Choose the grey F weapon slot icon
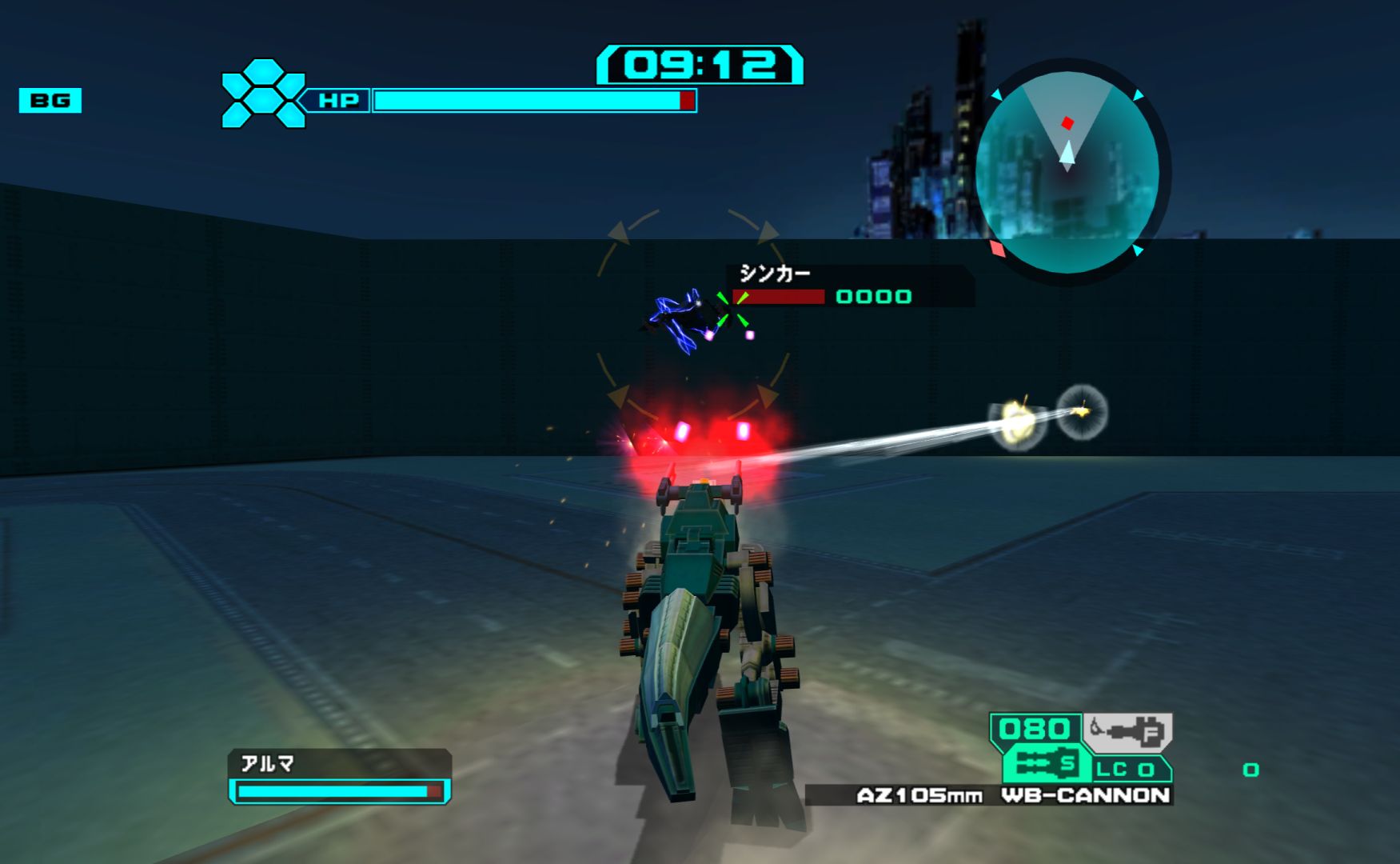Screen dimensions: 1400x864 pos(1127,731)
